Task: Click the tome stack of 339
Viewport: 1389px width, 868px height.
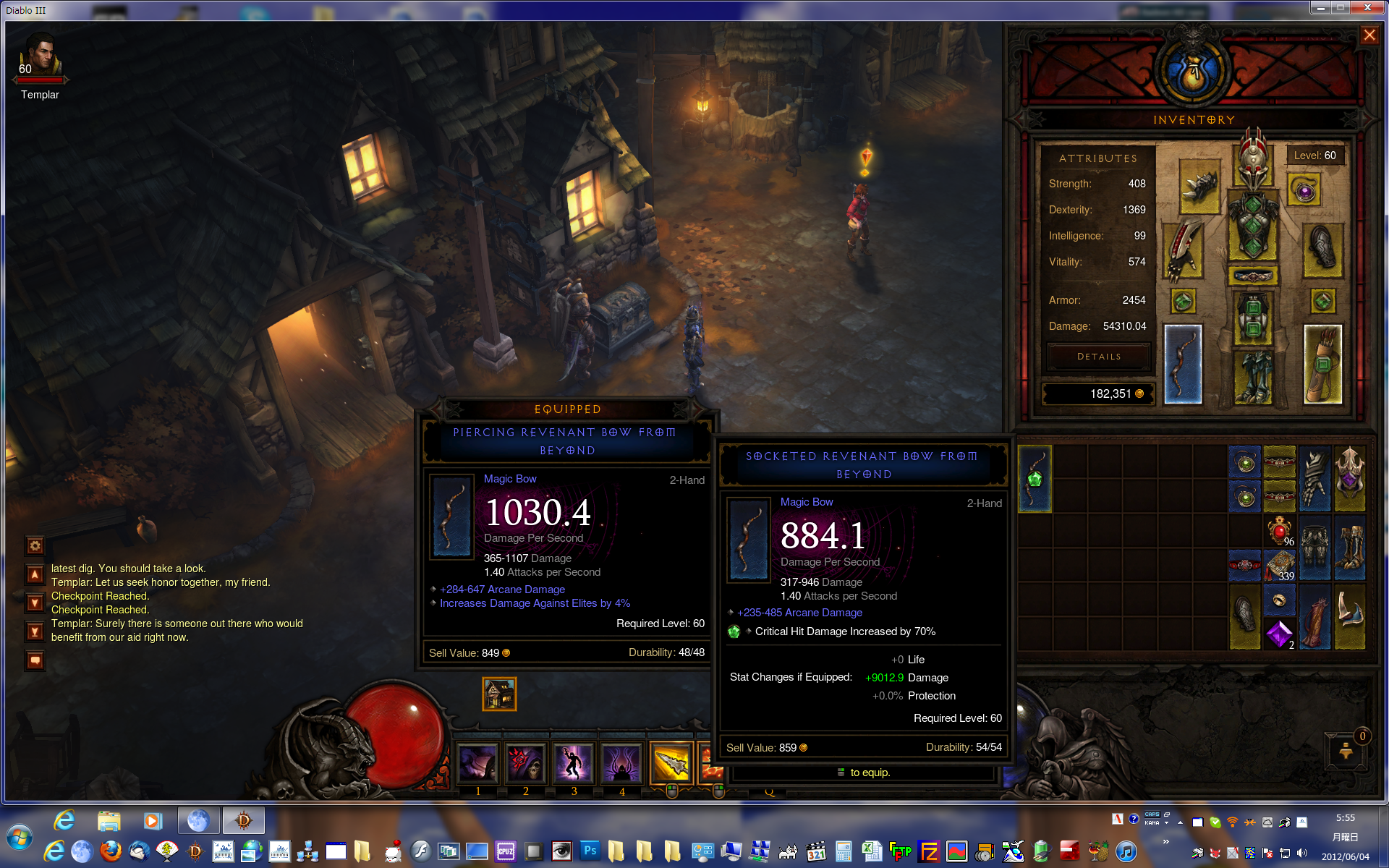Action: 1279,565
